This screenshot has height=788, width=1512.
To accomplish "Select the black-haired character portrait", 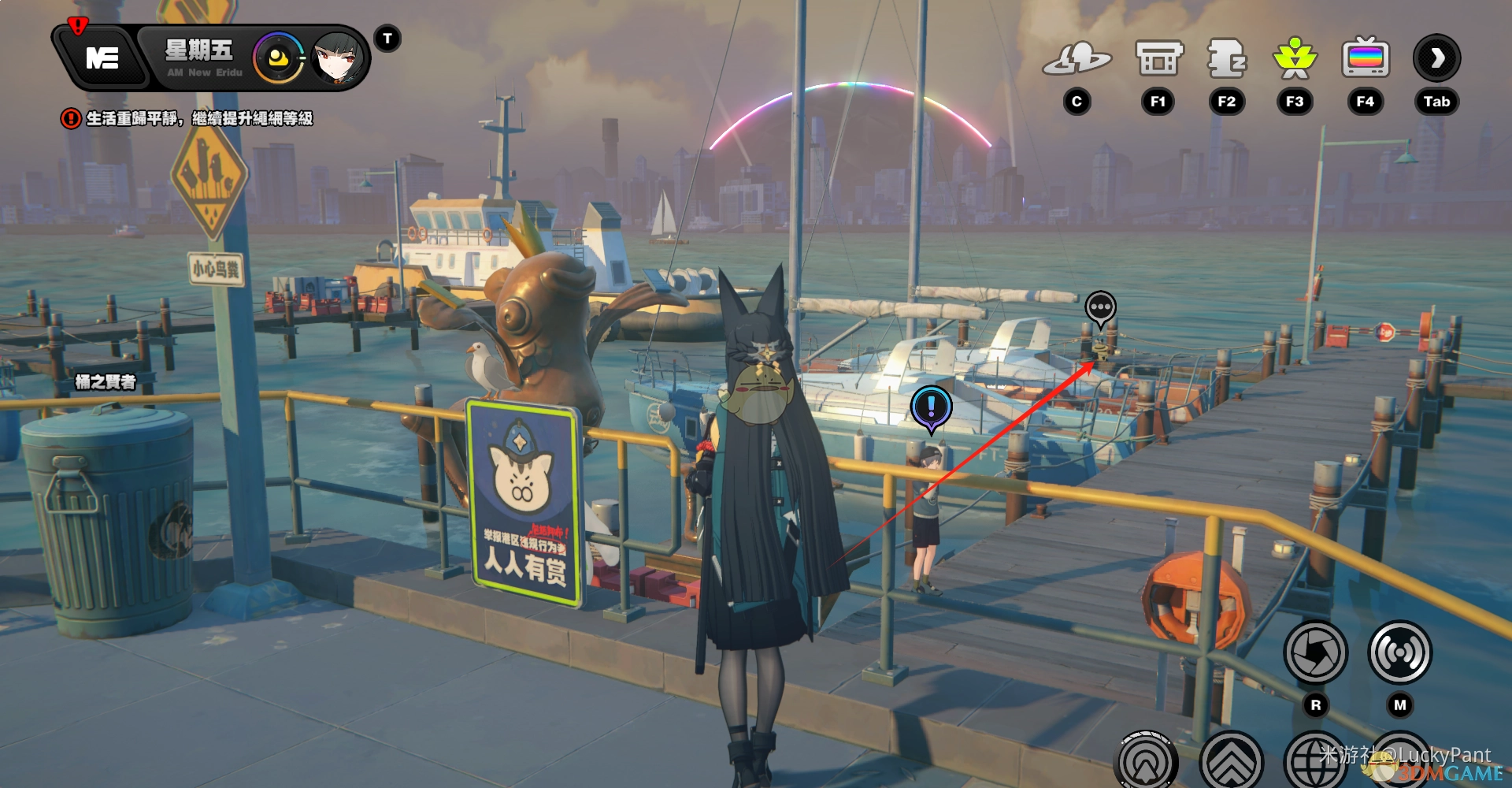I will [x=338, y=58].
